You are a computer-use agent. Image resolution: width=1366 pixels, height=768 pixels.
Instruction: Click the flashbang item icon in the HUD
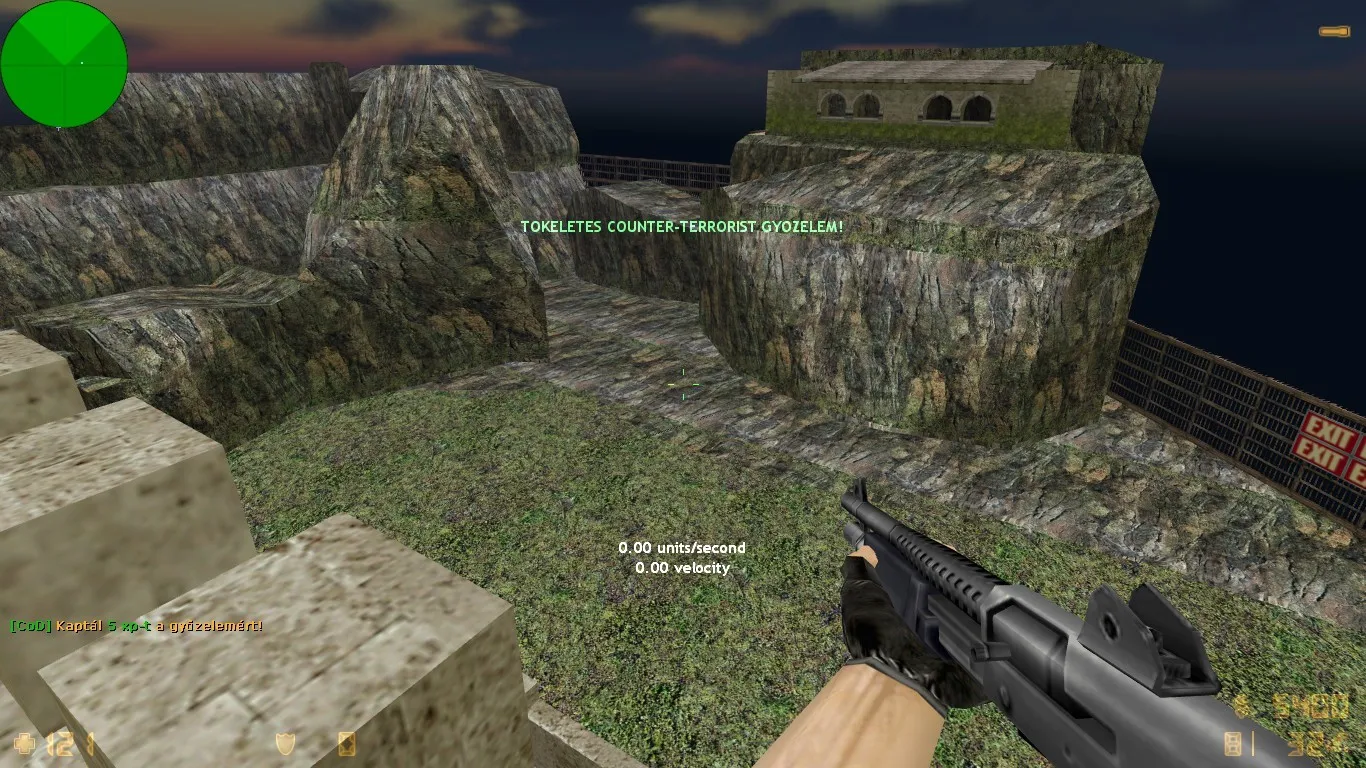point(345,745)
